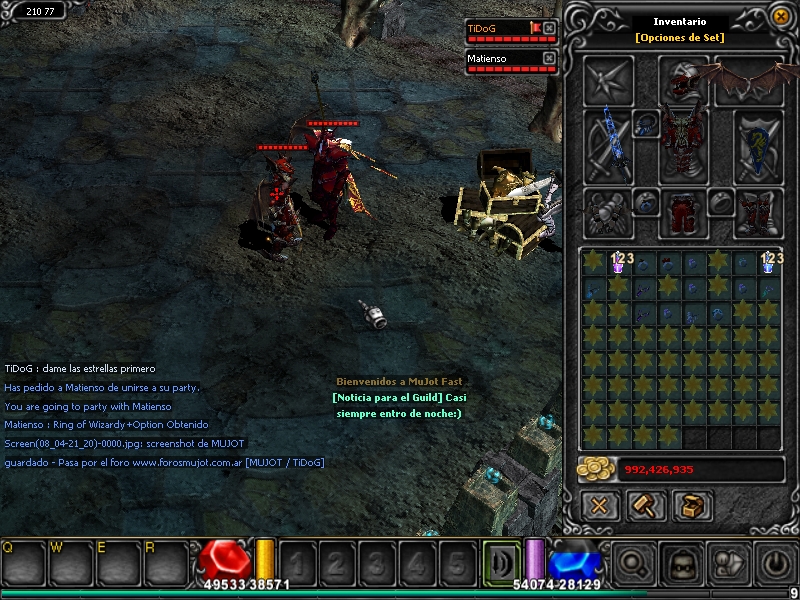Screen dimensions: 800x600
Task: Pick the equipped red boots slot
Action: [756, 212]
